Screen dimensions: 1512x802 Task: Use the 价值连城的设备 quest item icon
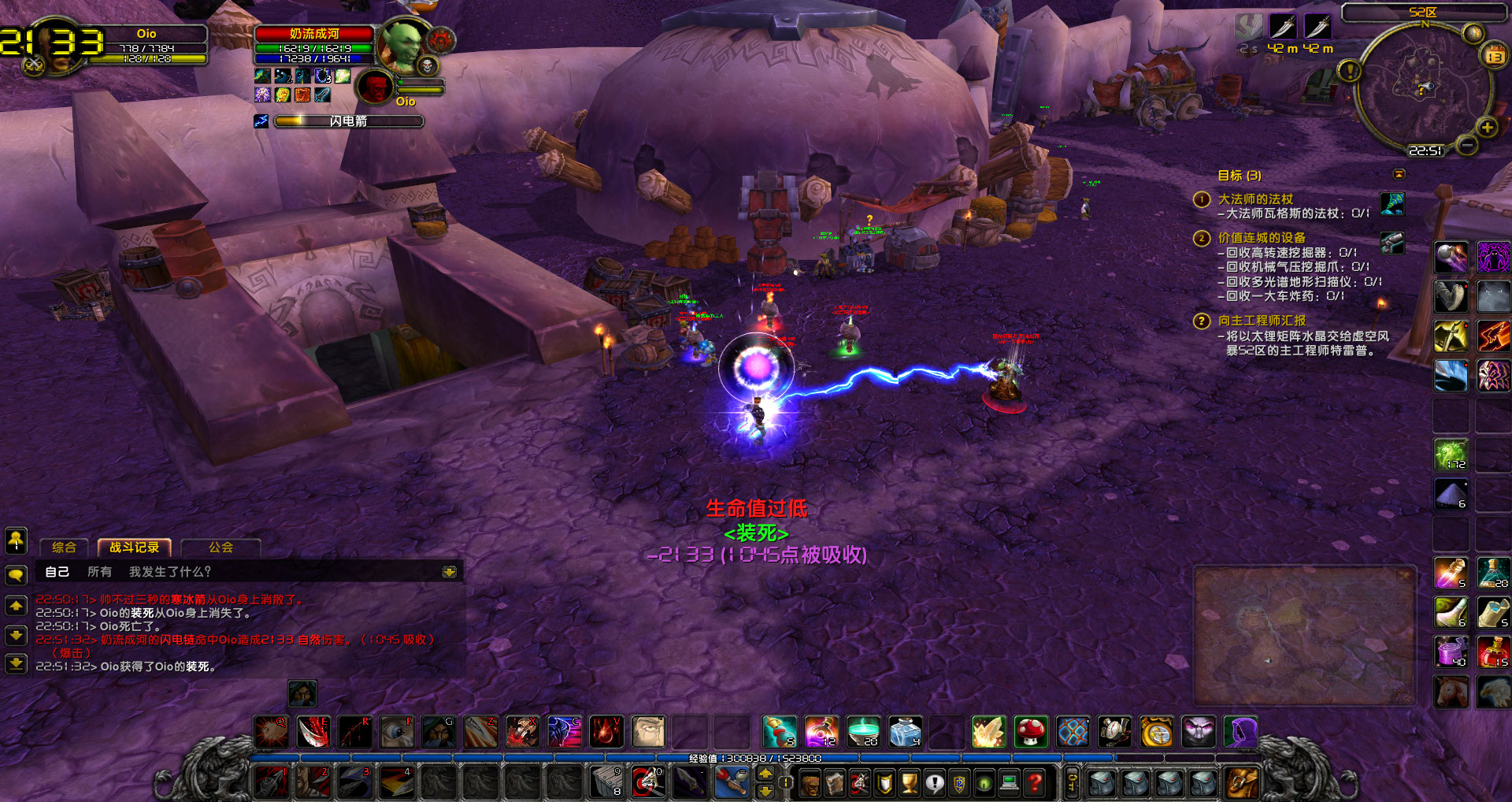tap(1392, 243)
